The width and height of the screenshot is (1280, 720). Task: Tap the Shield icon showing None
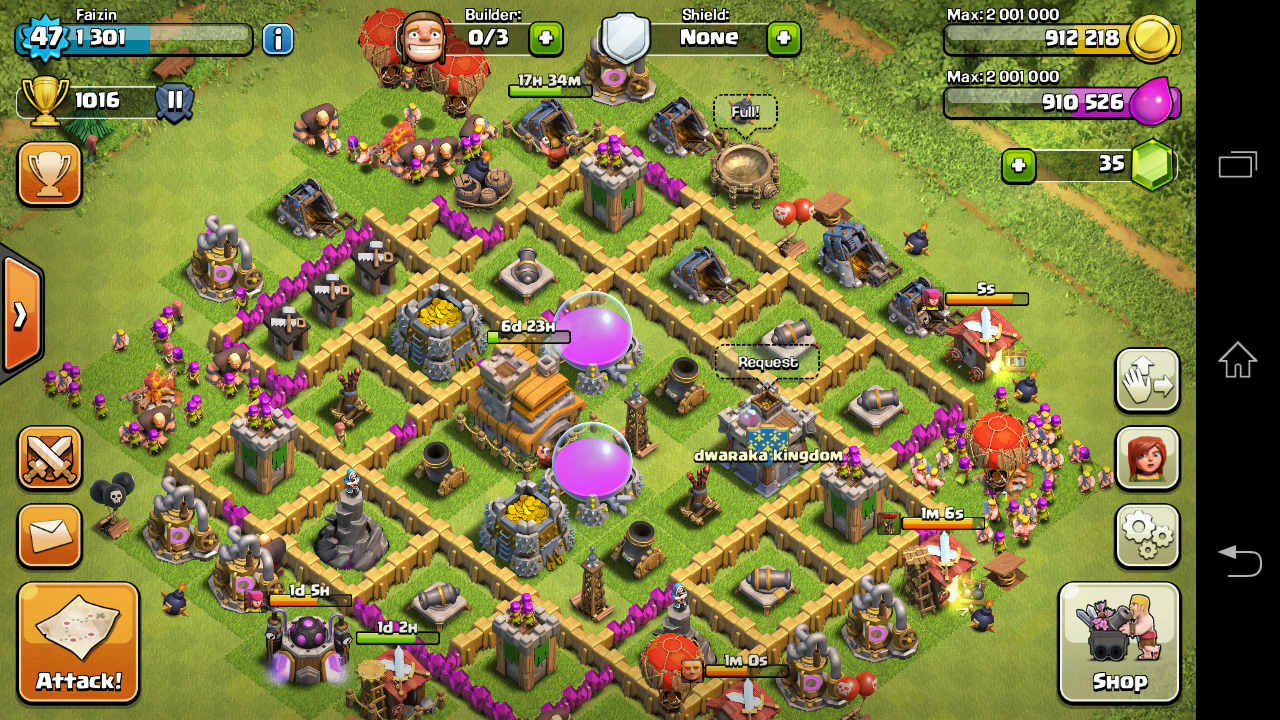pos(625,38)
